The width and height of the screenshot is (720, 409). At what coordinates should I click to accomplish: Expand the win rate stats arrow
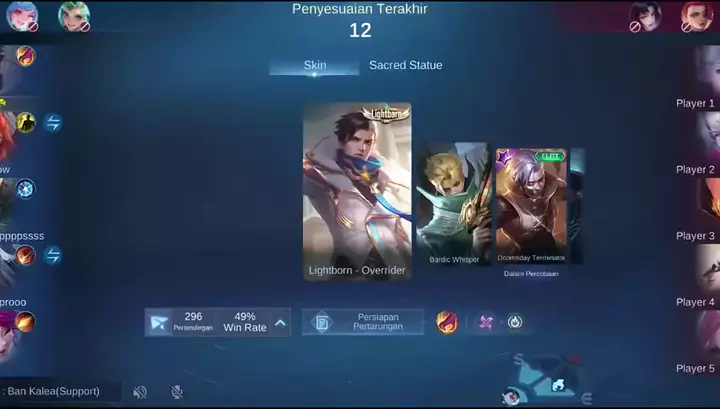pos(280,322)
